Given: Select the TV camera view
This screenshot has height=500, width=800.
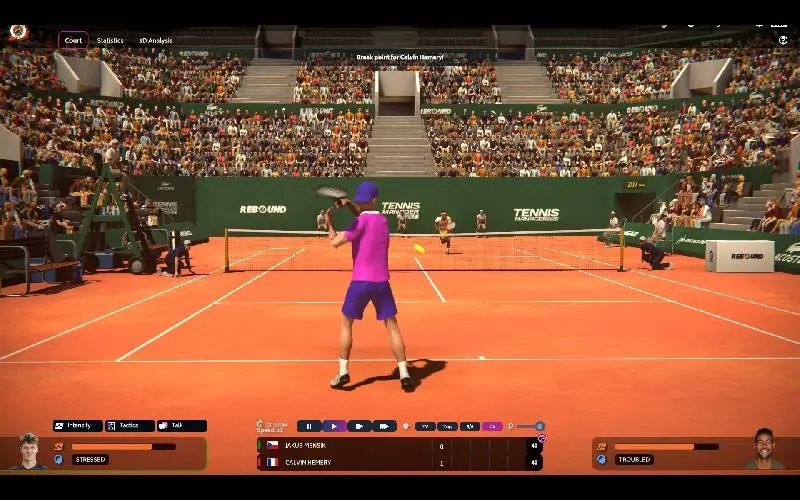Looking at the screenshot, I should pos(425,426).
